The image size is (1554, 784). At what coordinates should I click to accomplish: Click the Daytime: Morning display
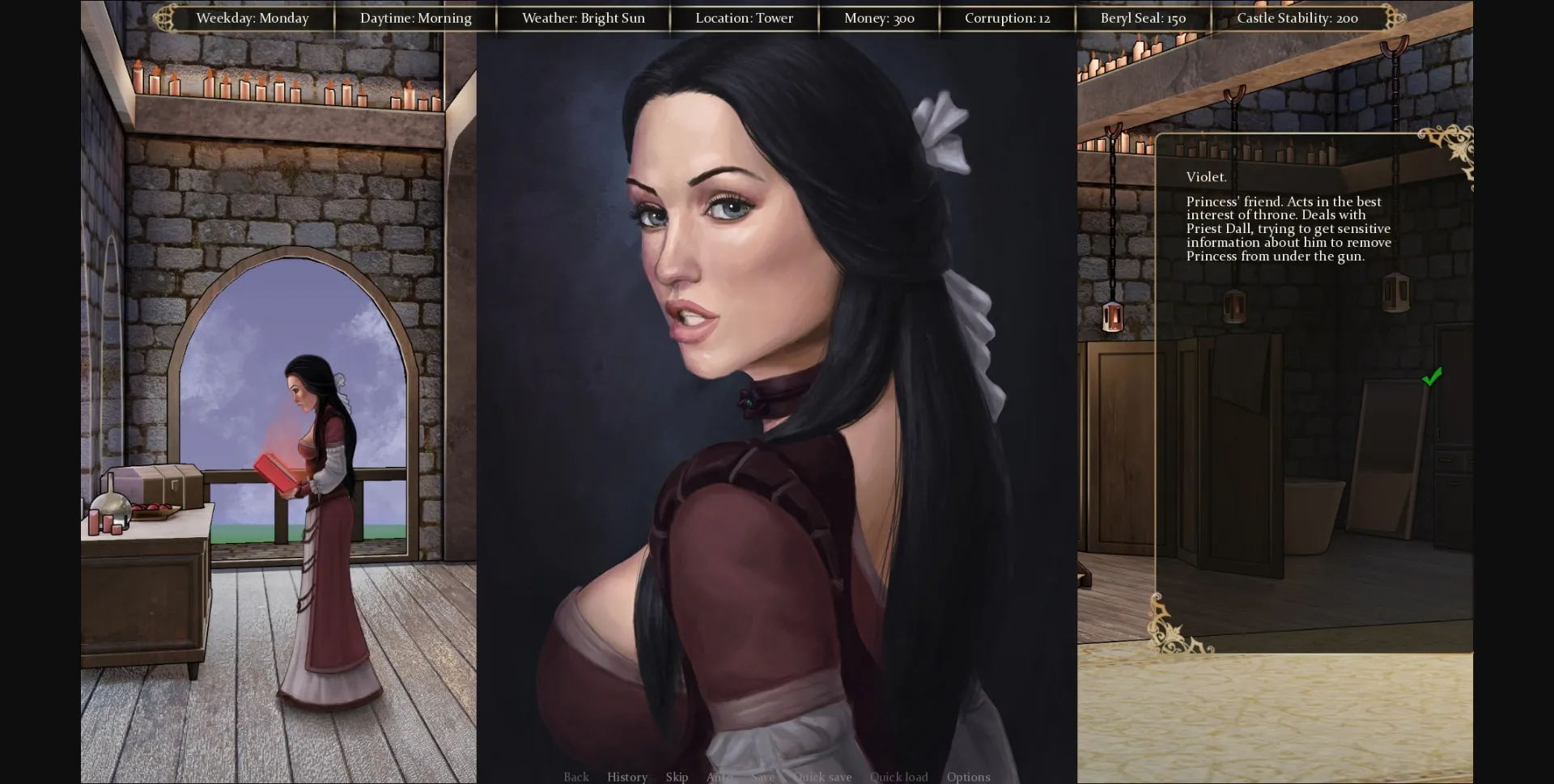tap(416, 18)
